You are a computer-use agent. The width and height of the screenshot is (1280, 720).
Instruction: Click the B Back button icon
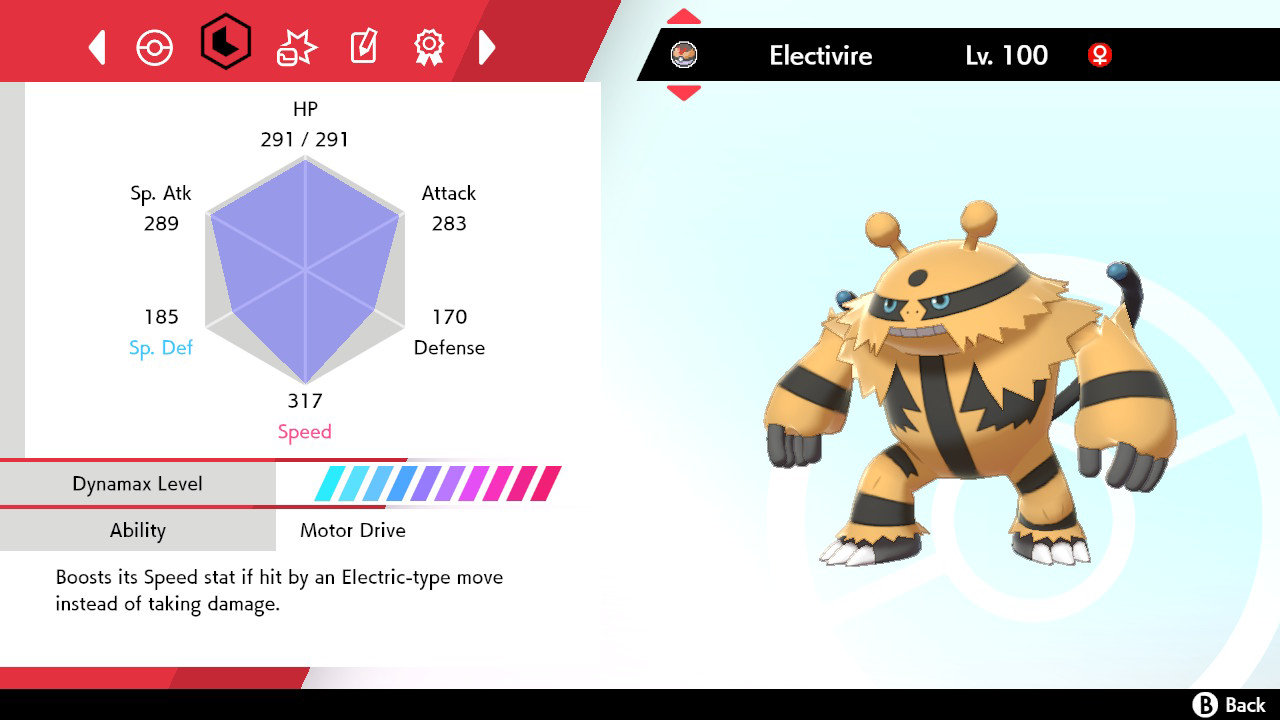coord(1207,703)
